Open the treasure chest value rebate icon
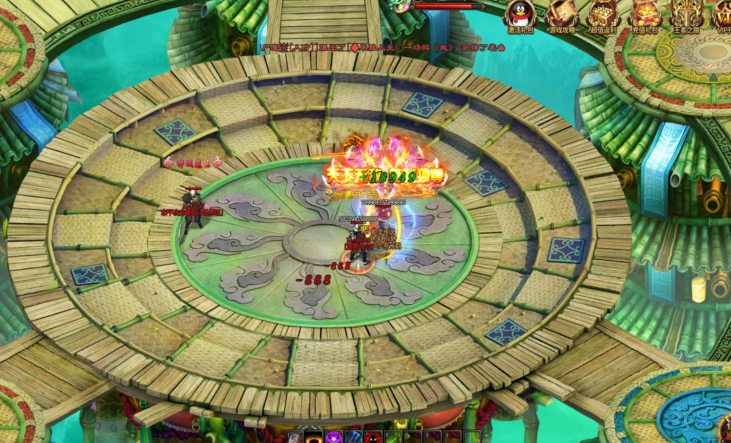The image size is (731, 443). point(602,14)
